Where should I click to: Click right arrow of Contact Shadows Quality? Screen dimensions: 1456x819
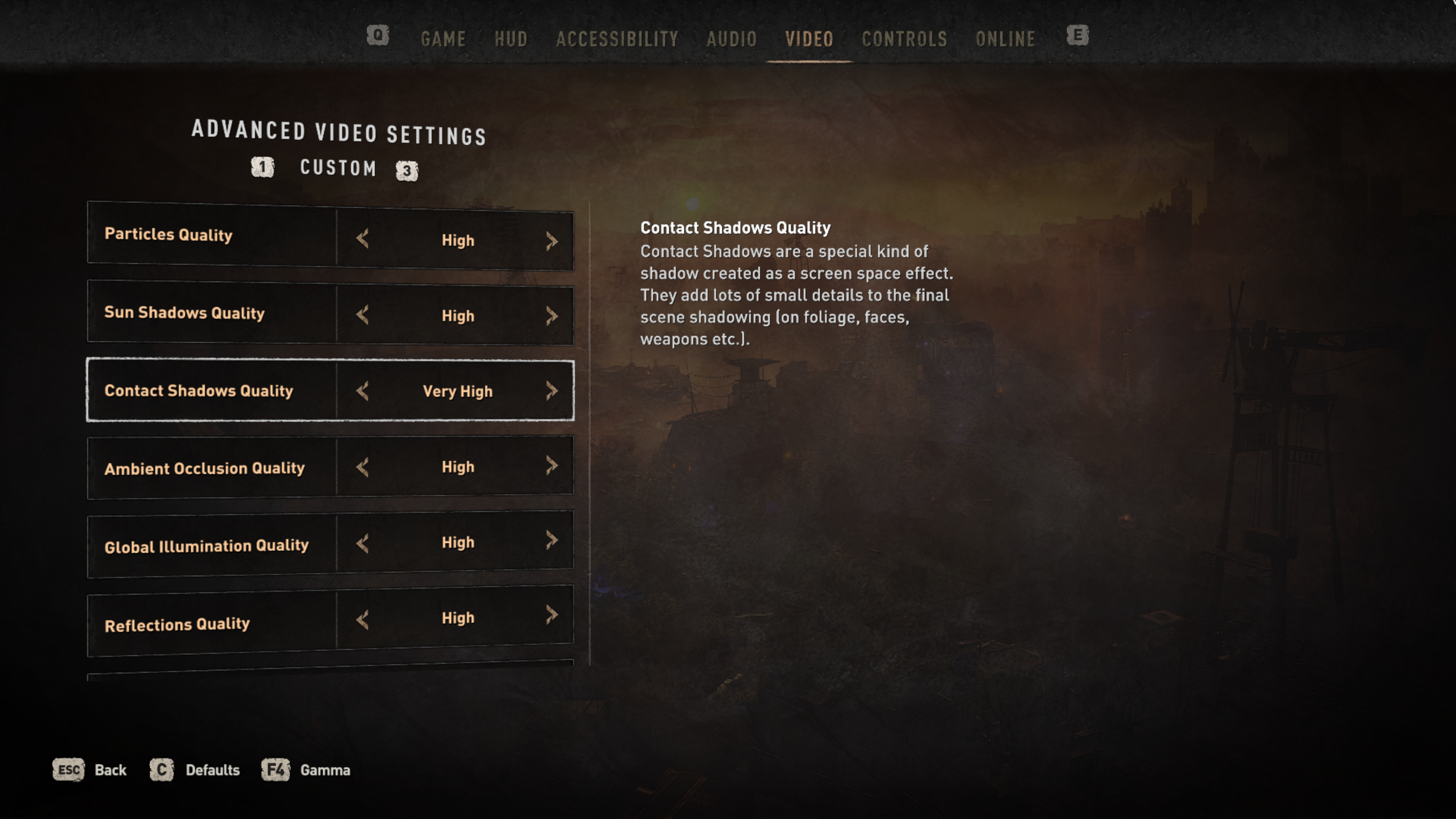tap(552, 391)
